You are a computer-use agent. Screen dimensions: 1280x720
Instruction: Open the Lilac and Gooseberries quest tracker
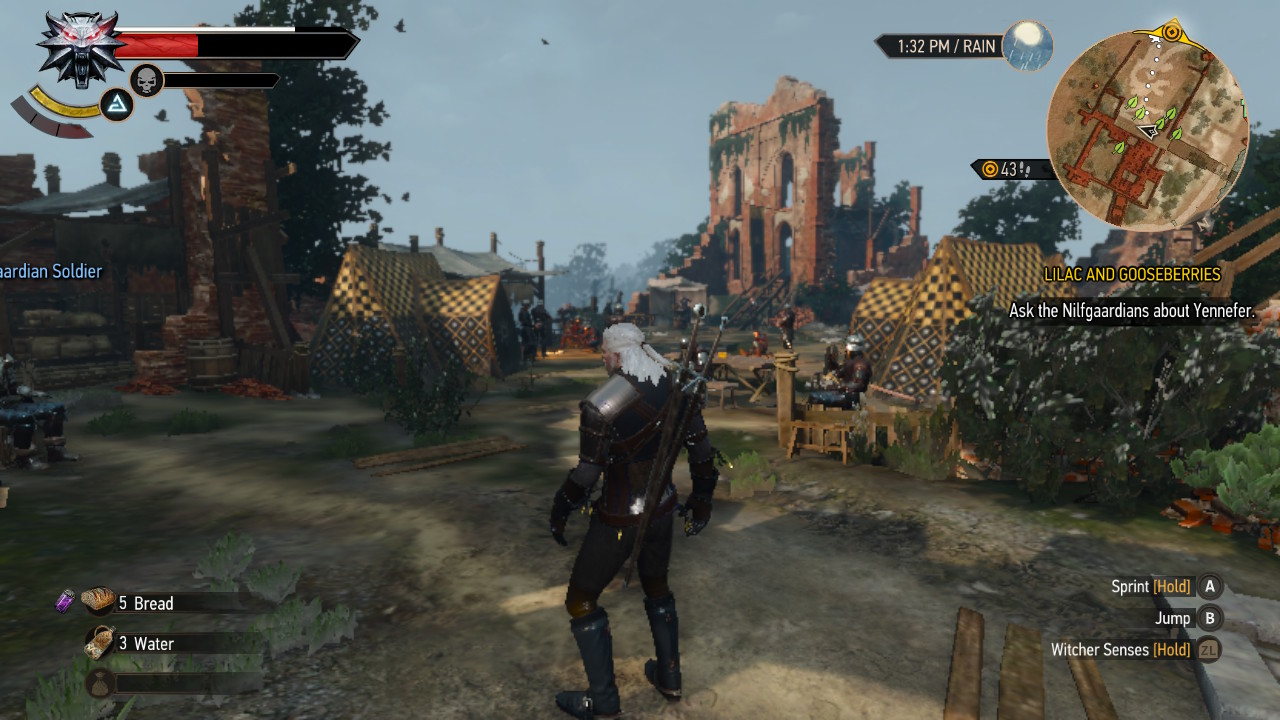1132,274
